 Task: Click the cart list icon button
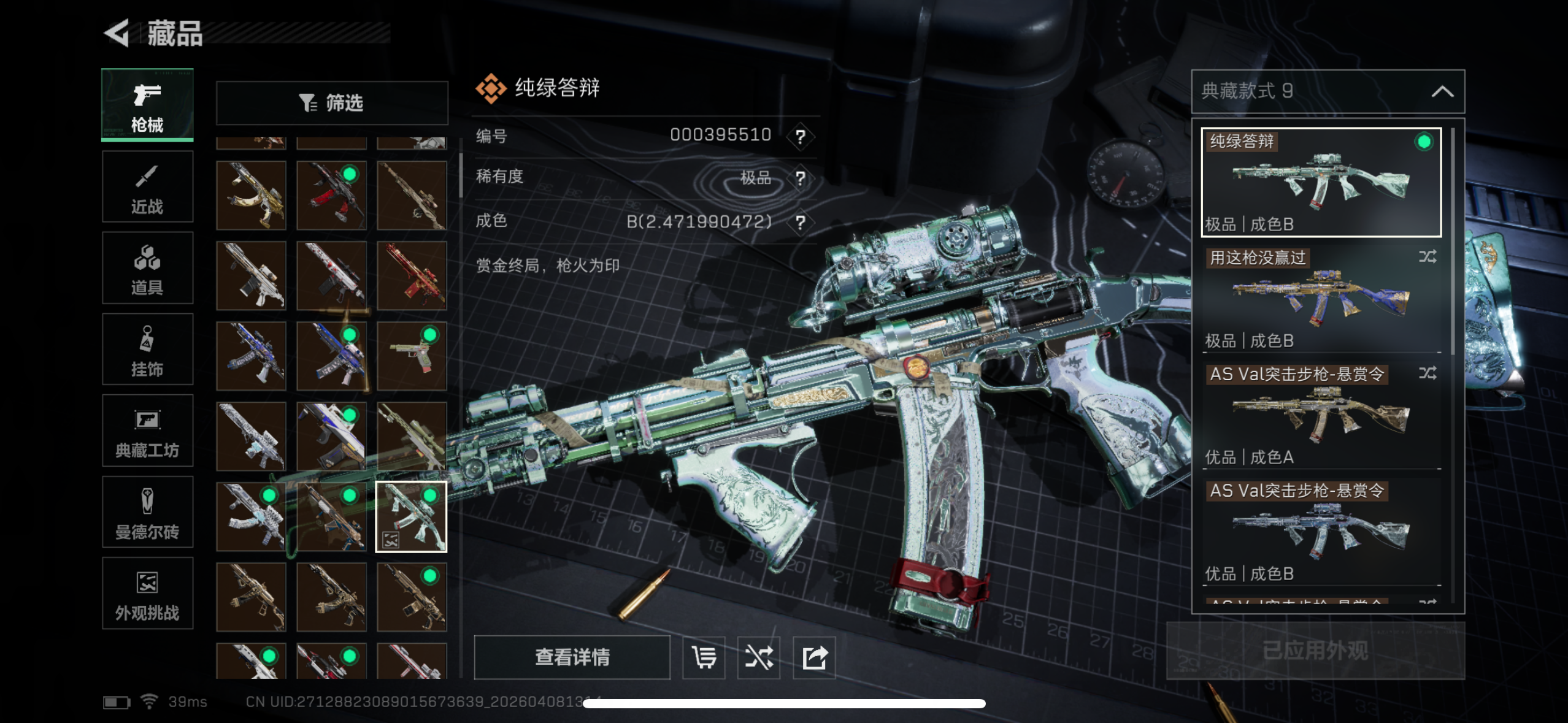click(x=704, y=657)
